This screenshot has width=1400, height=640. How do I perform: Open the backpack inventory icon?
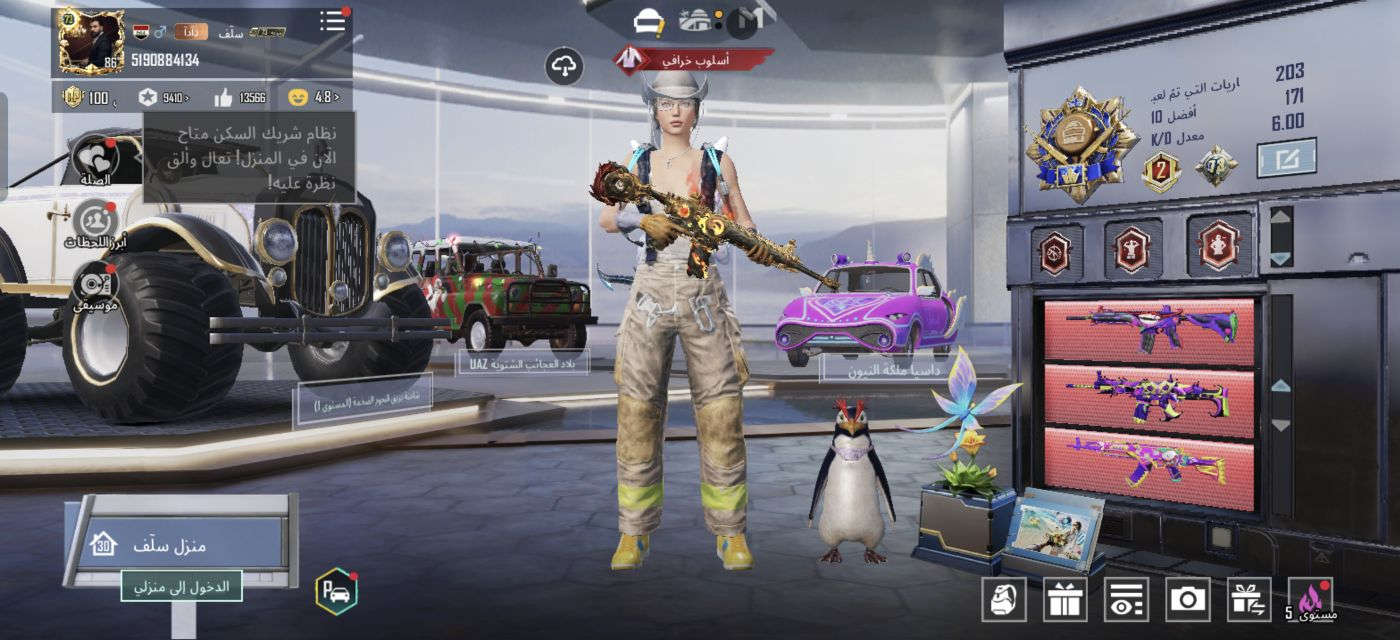click(x=1003, y=599)
